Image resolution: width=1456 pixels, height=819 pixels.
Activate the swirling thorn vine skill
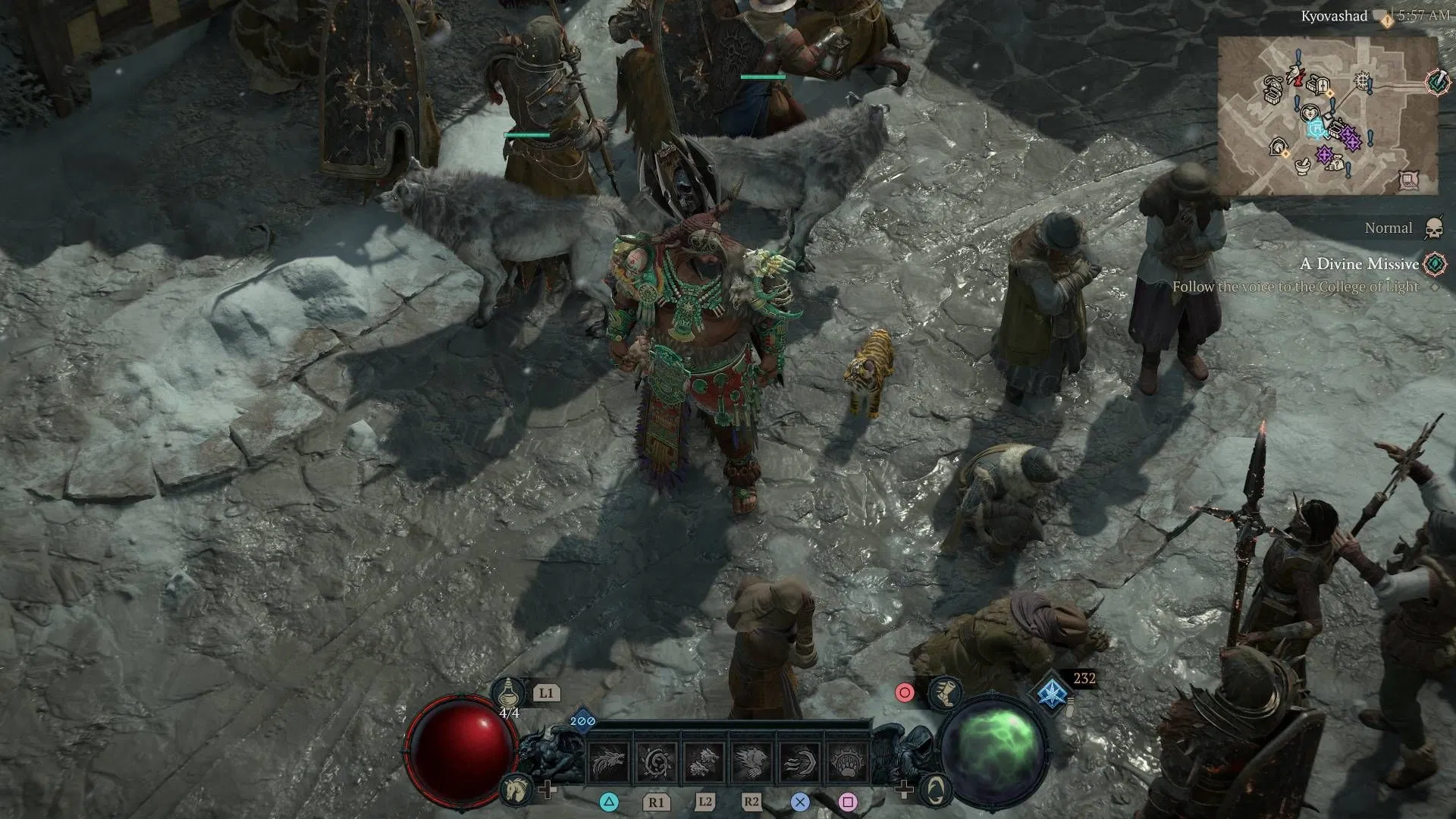click(657, 761)
